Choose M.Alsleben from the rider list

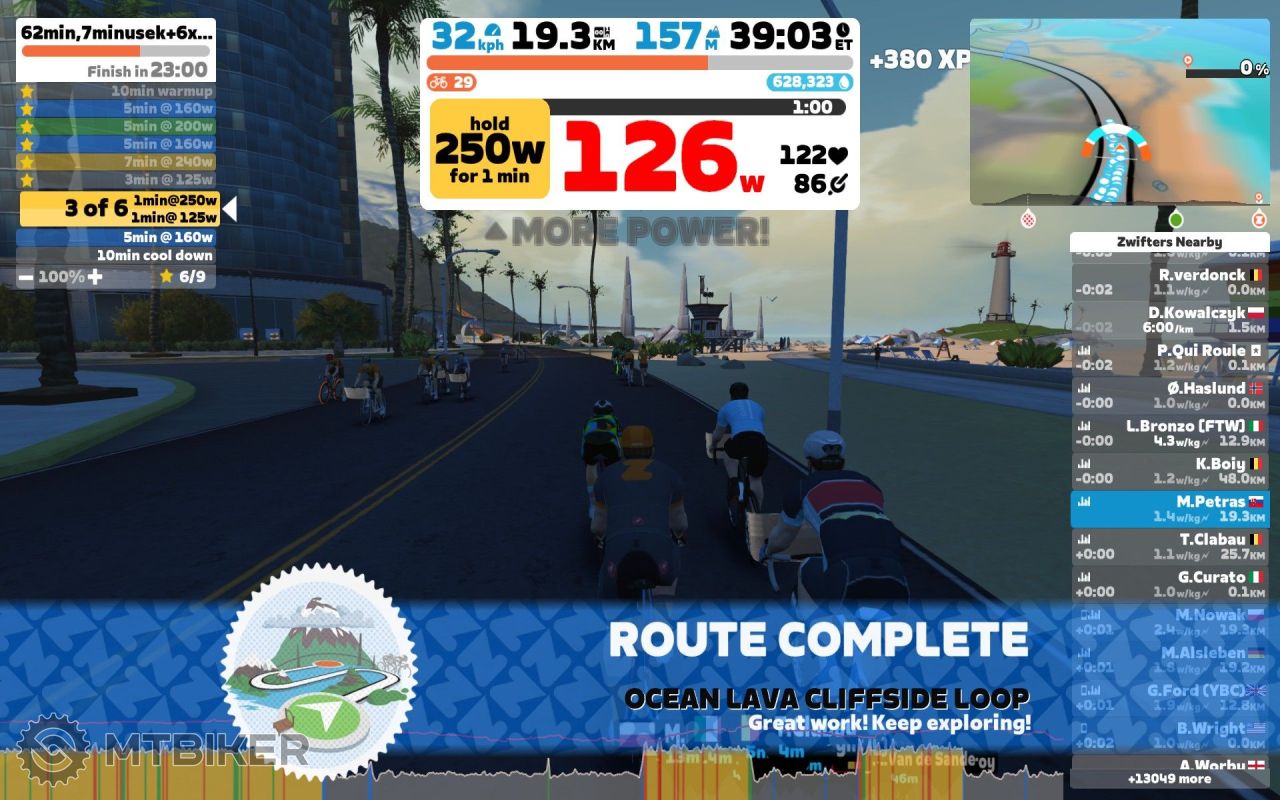(1169, 660)
